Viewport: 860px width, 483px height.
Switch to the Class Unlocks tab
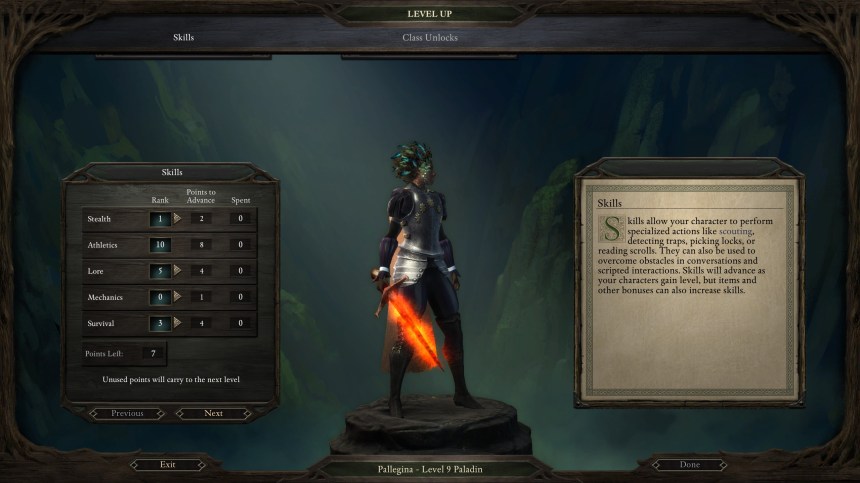pos(430,38)
